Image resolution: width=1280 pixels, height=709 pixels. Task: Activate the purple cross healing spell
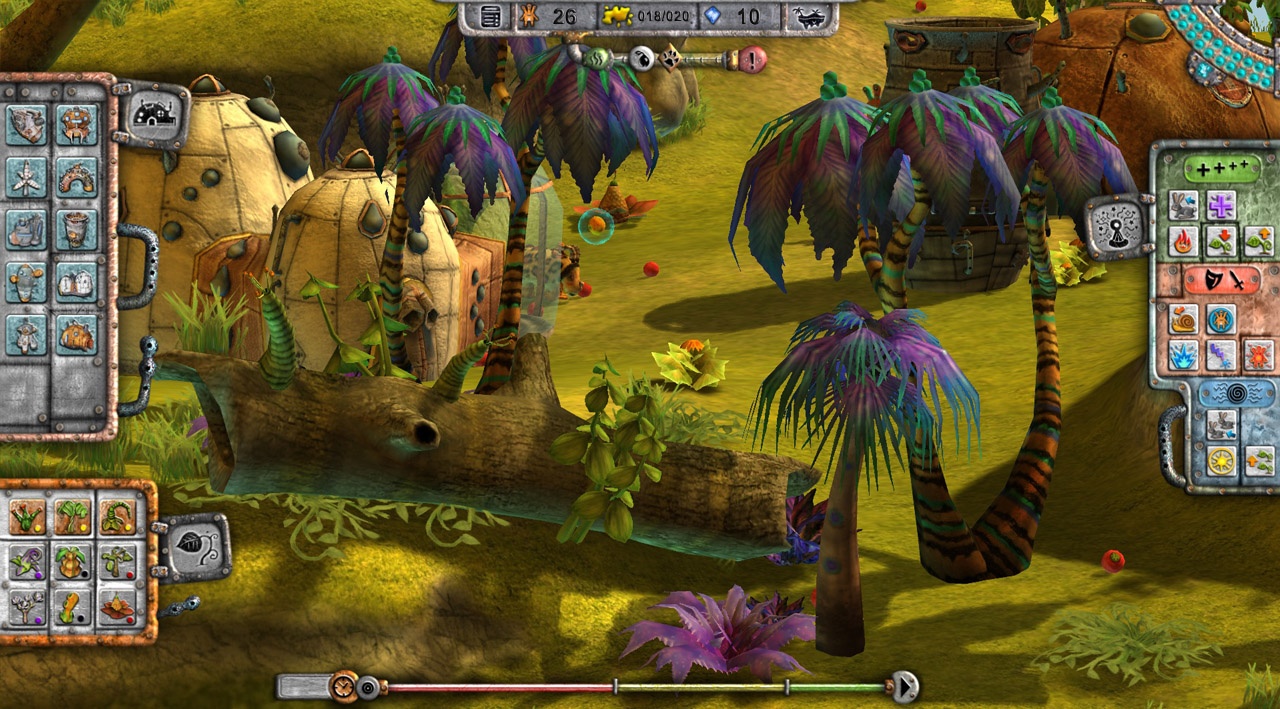pos(1220,205)
